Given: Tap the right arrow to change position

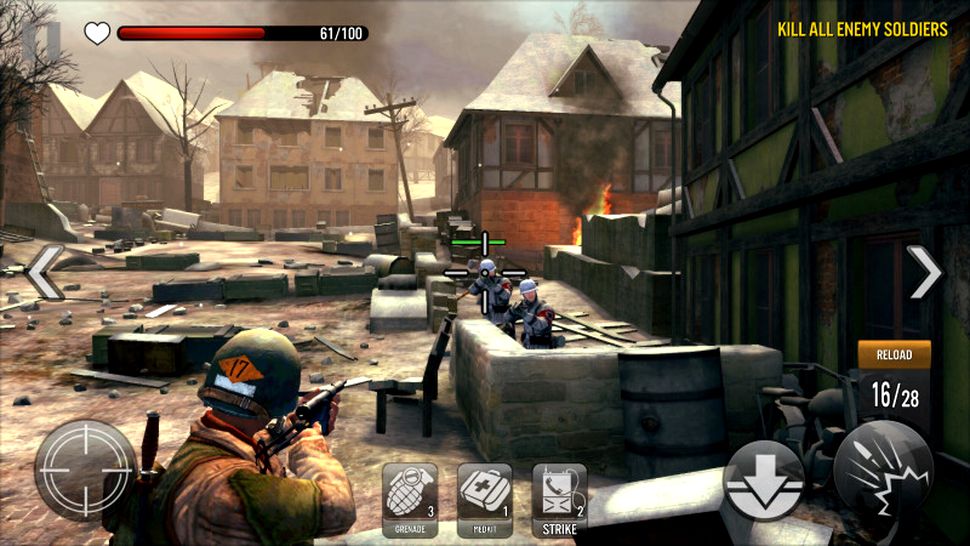Looking at the screenshot, I should click(x=924, y=272).
